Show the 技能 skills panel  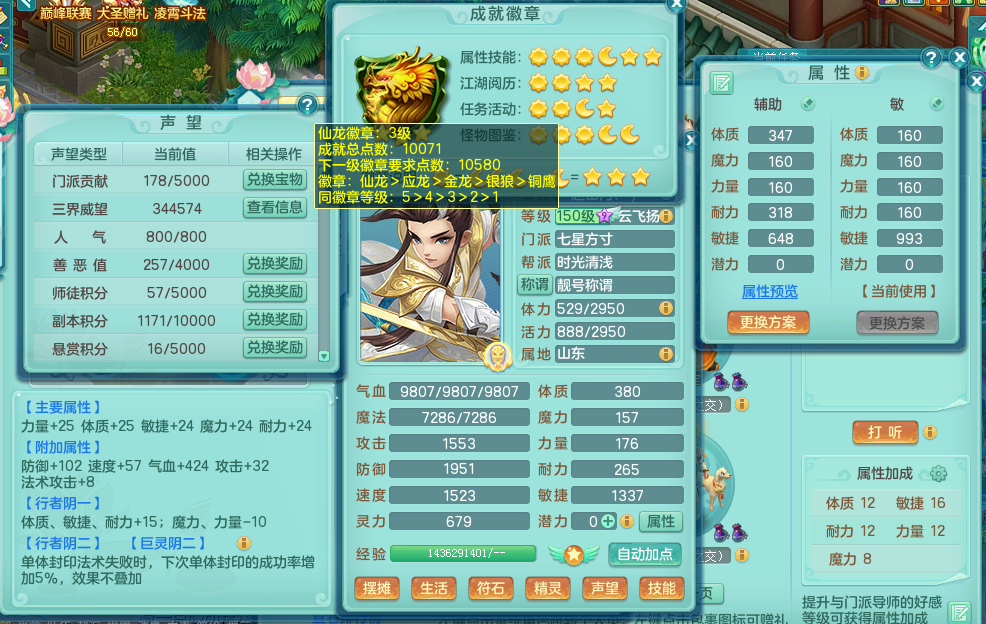[661, 589]
